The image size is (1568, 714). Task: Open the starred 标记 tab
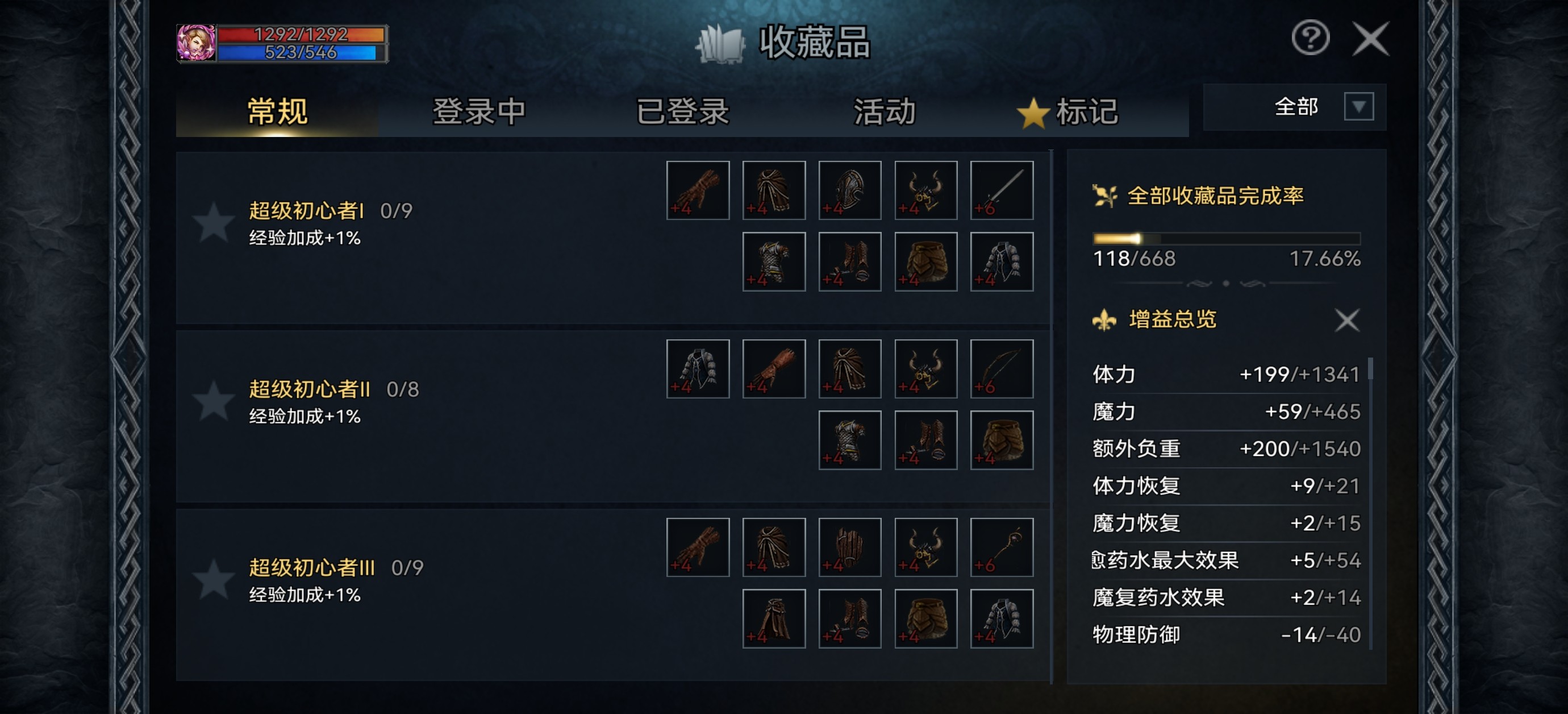[x=1069, y=112]
